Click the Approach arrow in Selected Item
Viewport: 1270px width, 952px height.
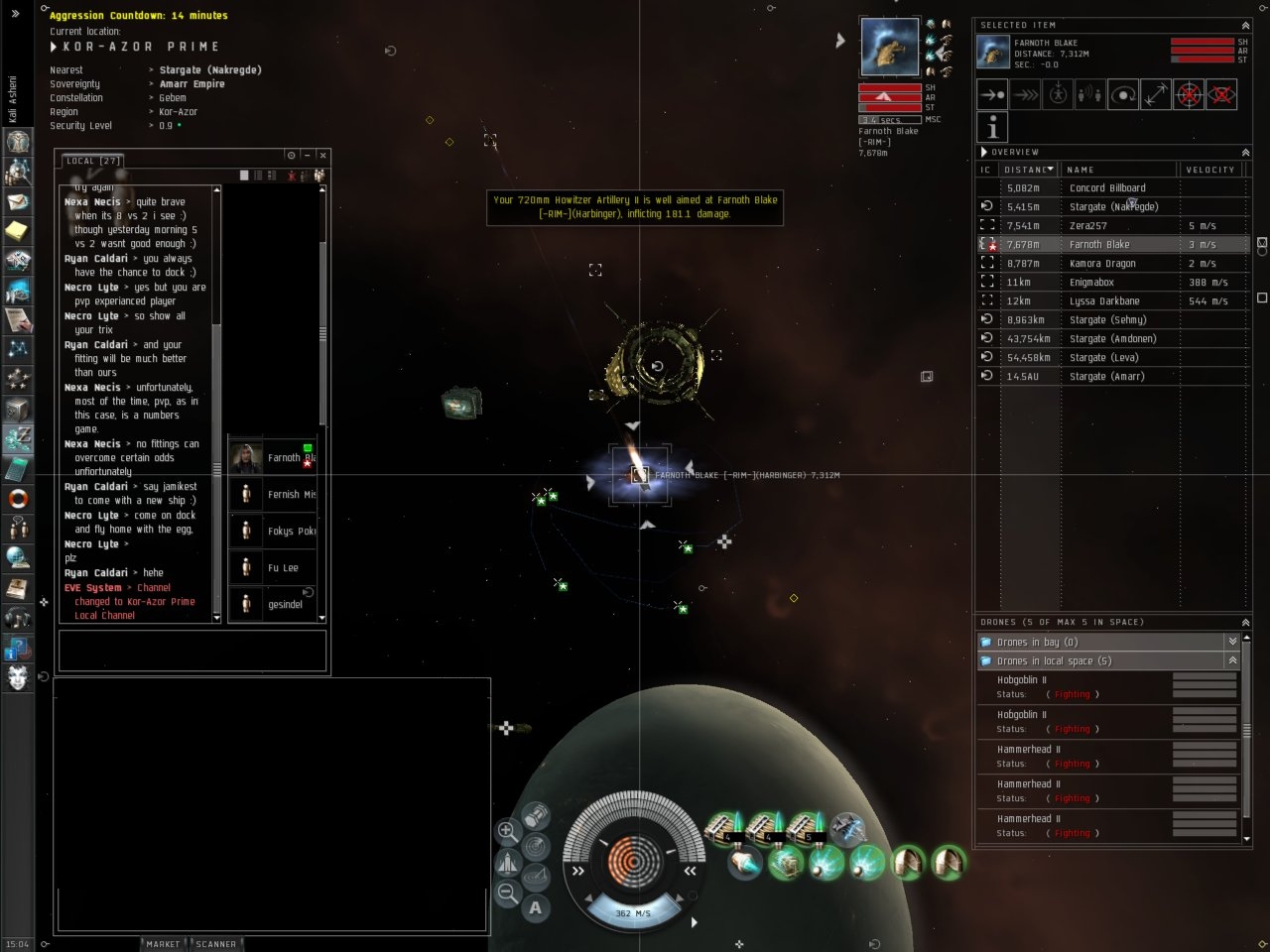[992, 95]
